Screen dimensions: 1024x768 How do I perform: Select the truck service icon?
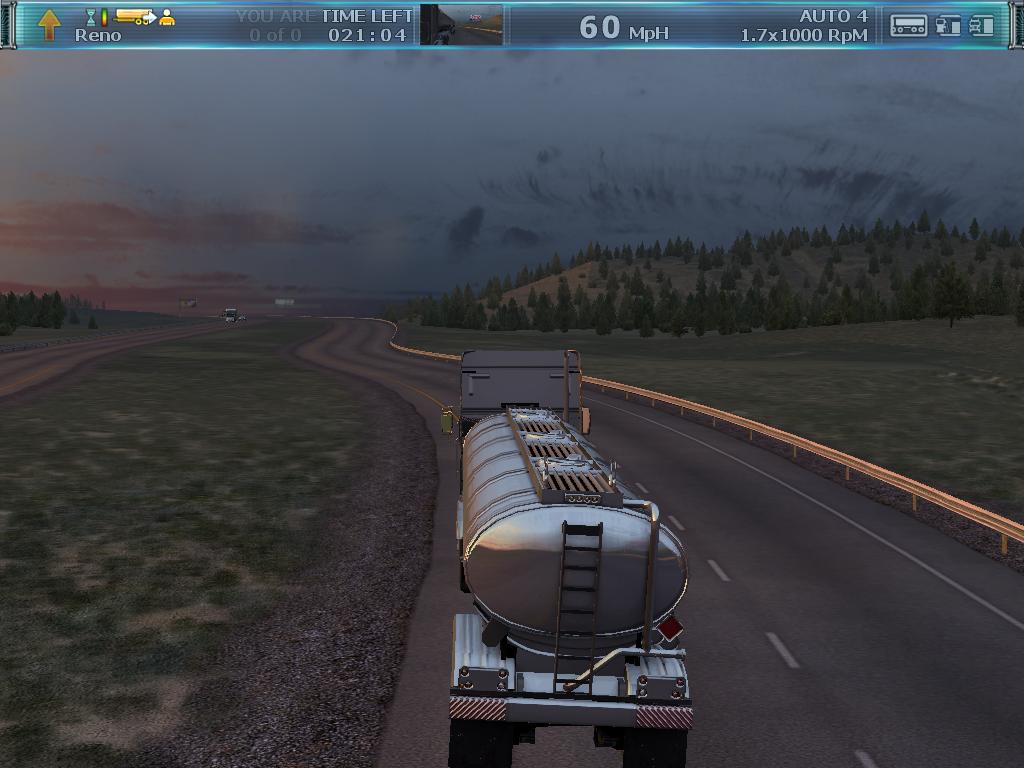tap(981, 25)
